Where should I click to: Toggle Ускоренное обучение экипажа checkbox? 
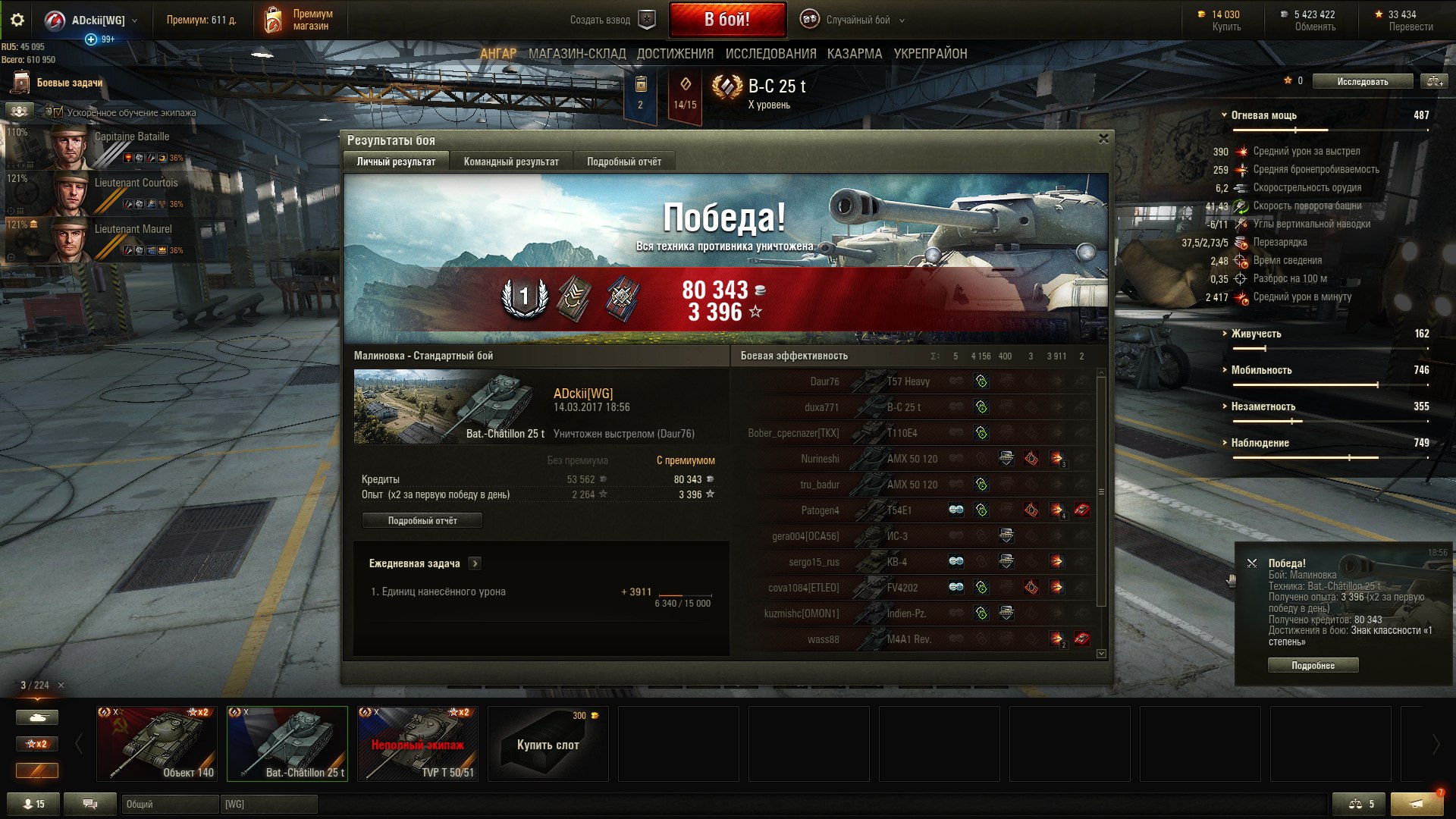point(58,112)
